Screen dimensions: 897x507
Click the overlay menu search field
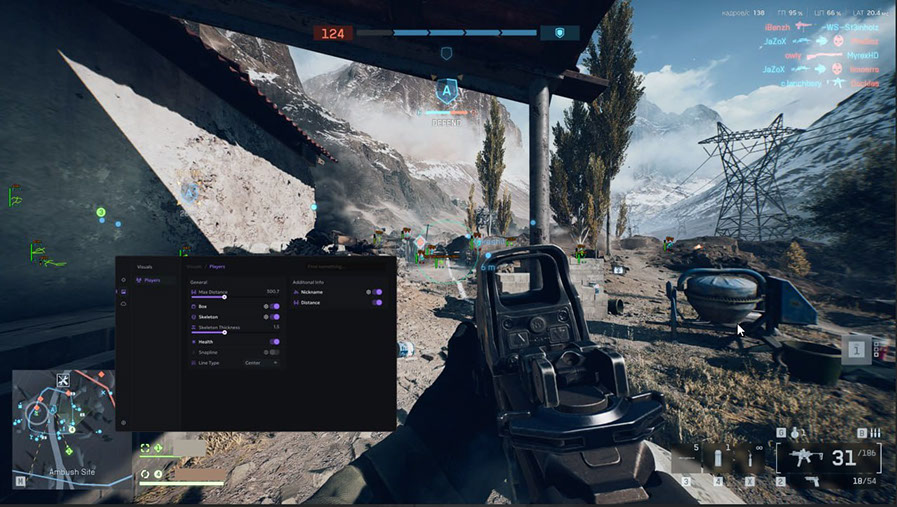345,266
